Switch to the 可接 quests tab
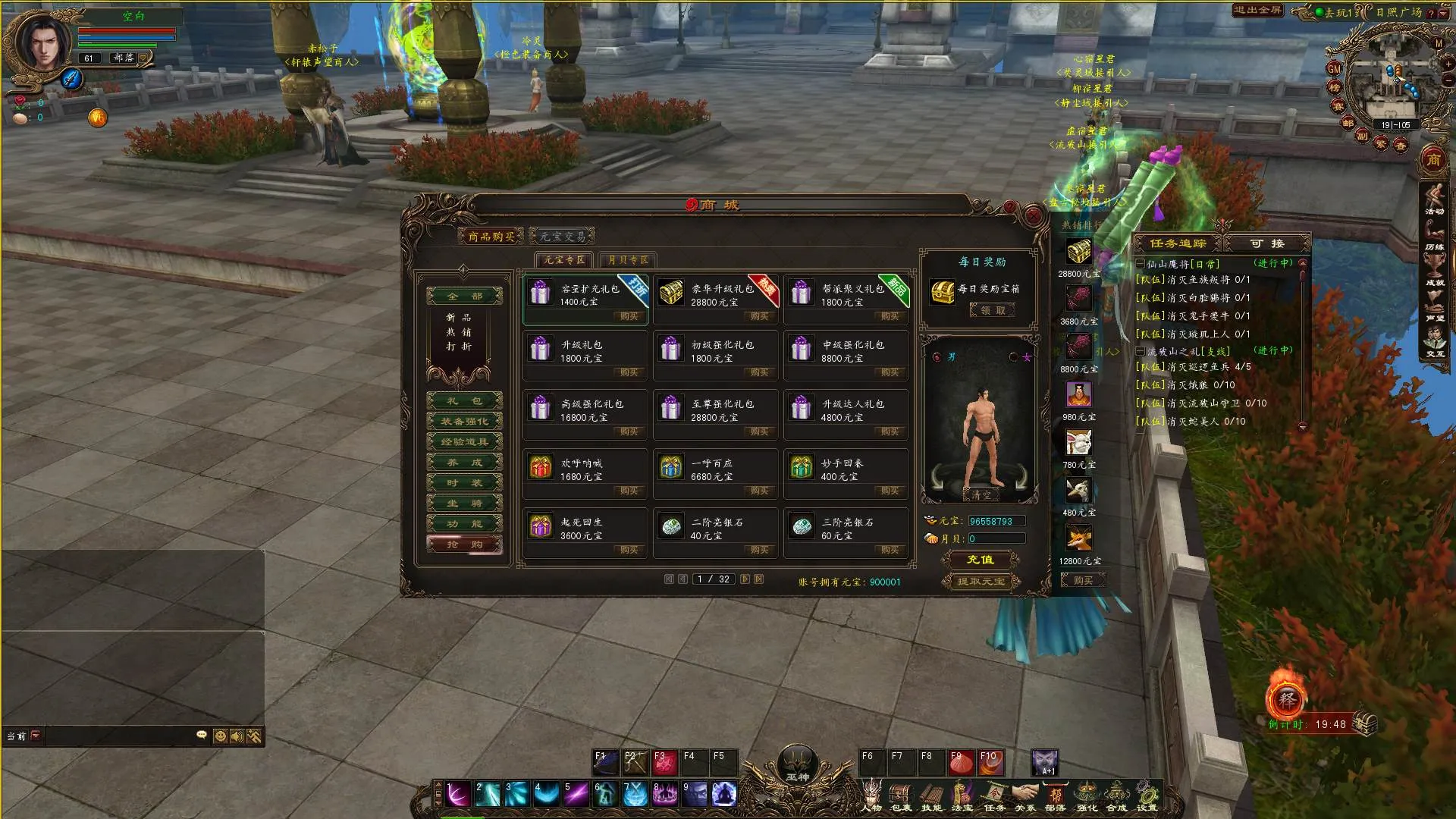This screenshot has height=819, width=1456. (x=1267, y=243)
